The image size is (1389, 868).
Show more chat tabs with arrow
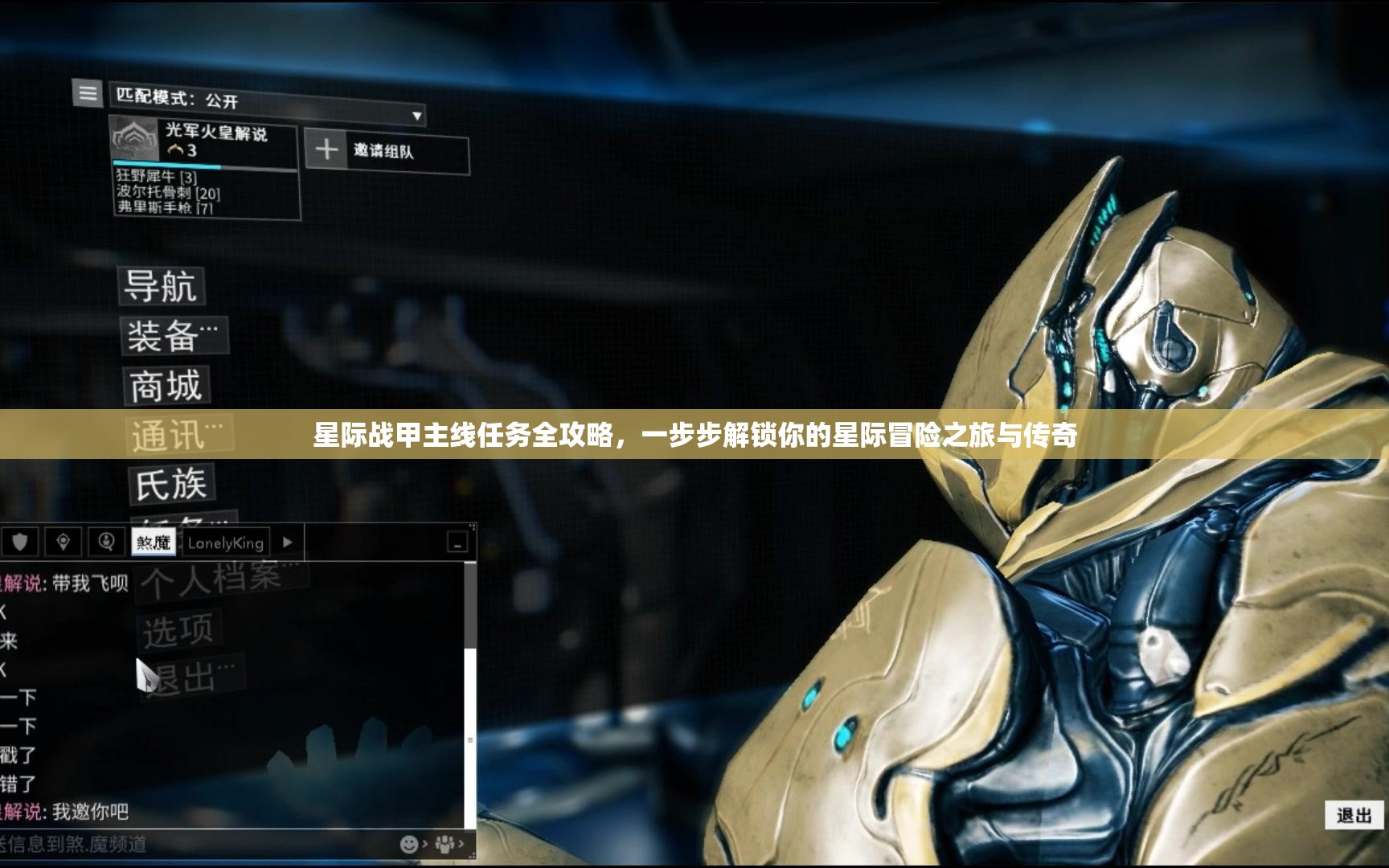[x=288, y=542]
